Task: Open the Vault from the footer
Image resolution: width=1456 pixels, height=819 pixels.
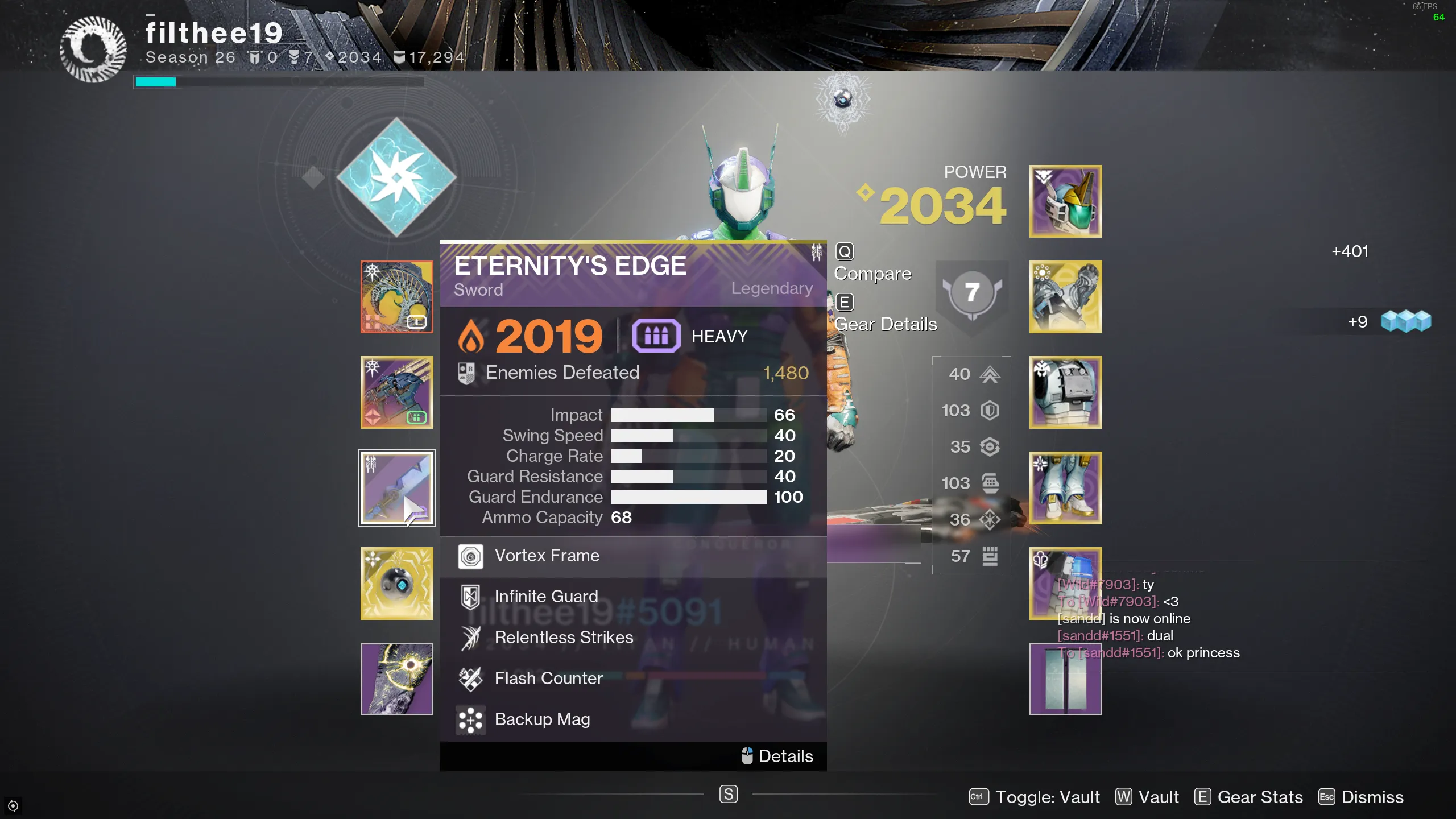Action: coord(1147,797)
